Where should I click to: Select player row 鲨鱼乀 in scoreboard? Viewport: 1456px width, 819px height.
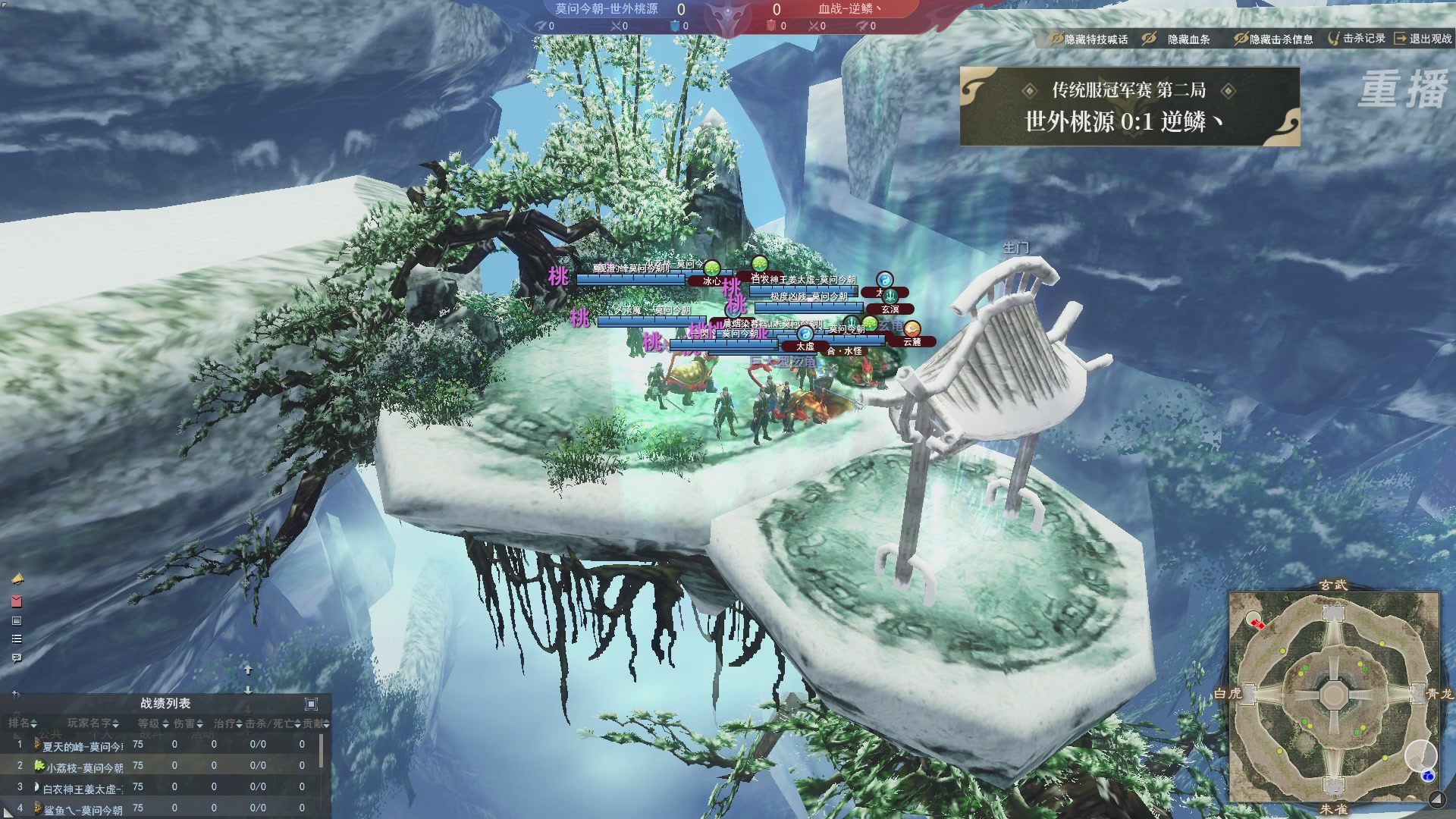[x=82, y=810]
